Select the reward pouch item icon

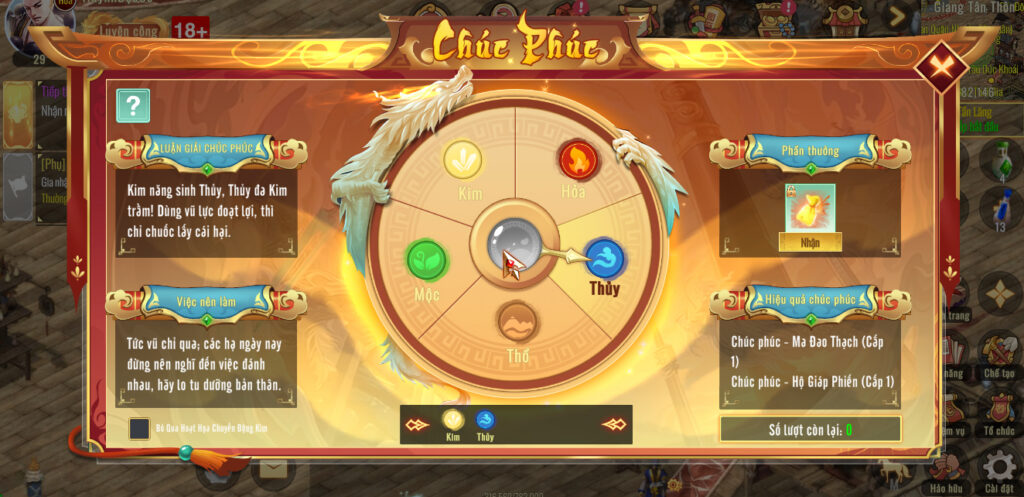pyautogui.click(x=810, y=208)
